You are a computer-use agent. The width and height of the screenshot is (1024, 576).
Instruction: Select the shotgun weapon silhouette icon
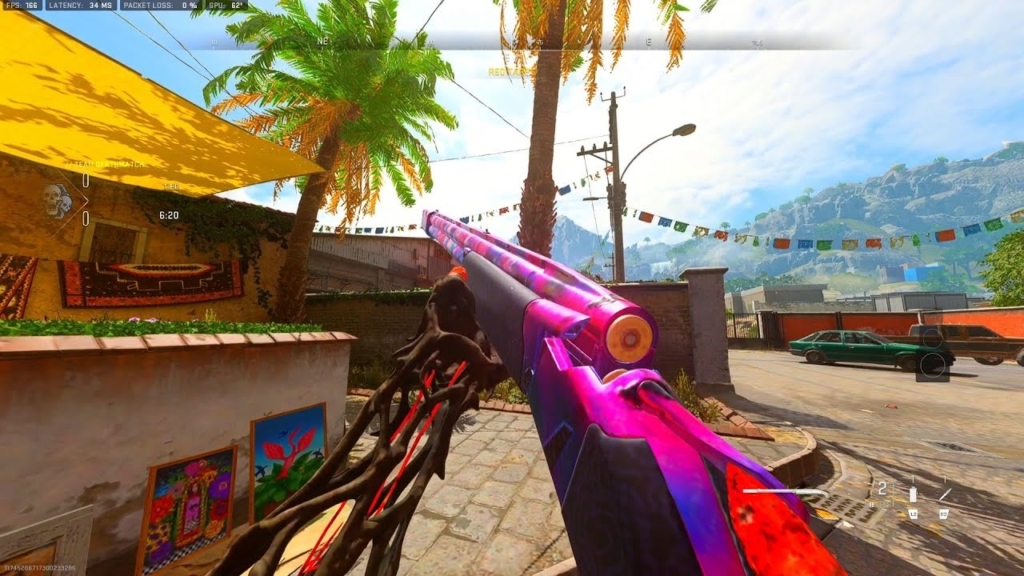[x=785, y=492]
